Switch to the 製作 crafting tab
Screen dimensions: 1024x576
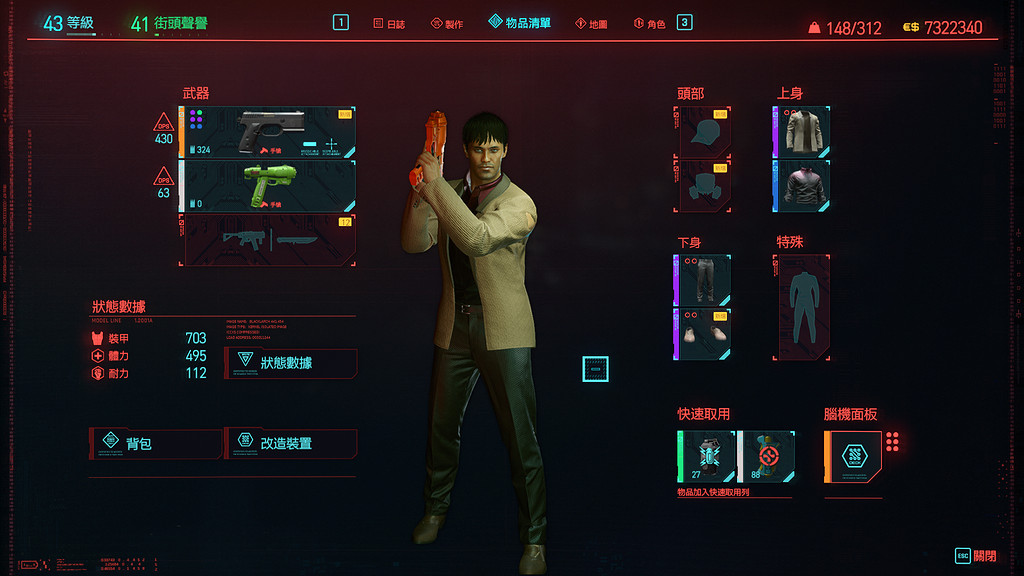point(447,23)
